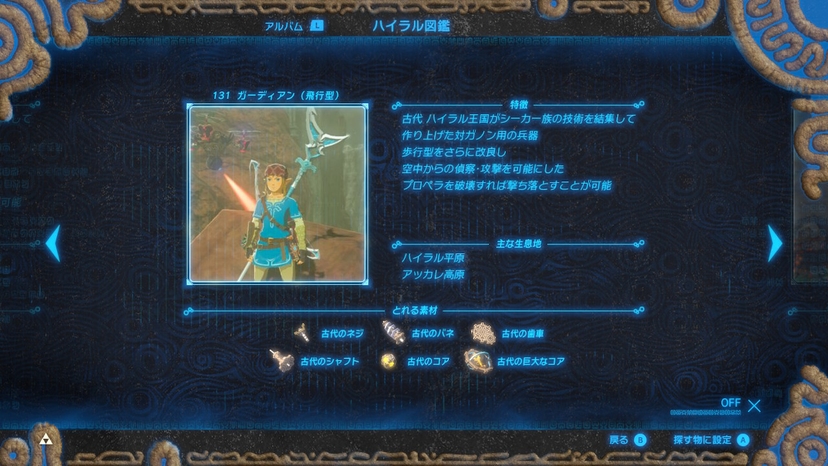Select the 古代のバネ material

tap(420, 334)
